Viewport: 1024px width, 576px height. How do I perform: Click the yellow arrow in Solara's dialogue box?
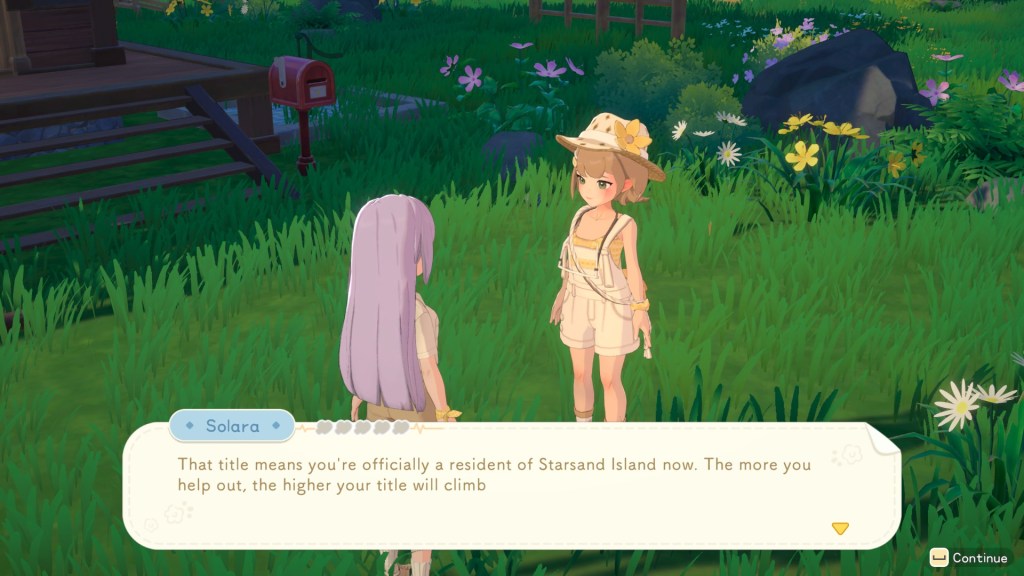(x=840, y=528)
